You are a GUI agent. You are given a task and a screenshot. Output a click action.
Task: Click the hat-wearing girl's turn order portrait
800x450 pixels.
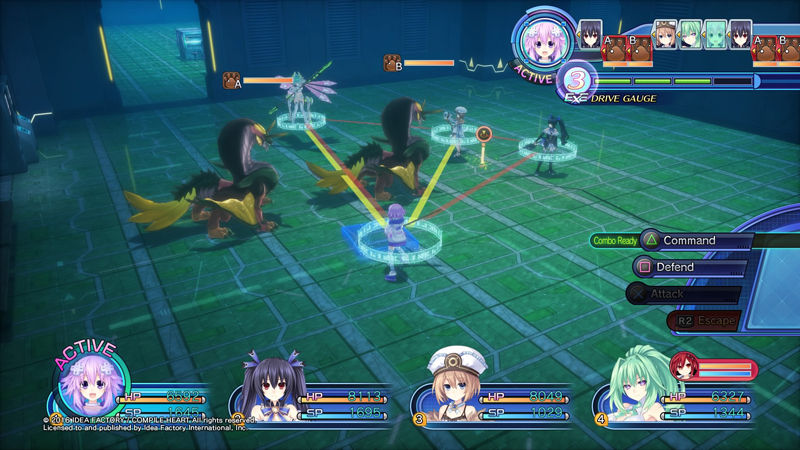(x=665, y=34)
